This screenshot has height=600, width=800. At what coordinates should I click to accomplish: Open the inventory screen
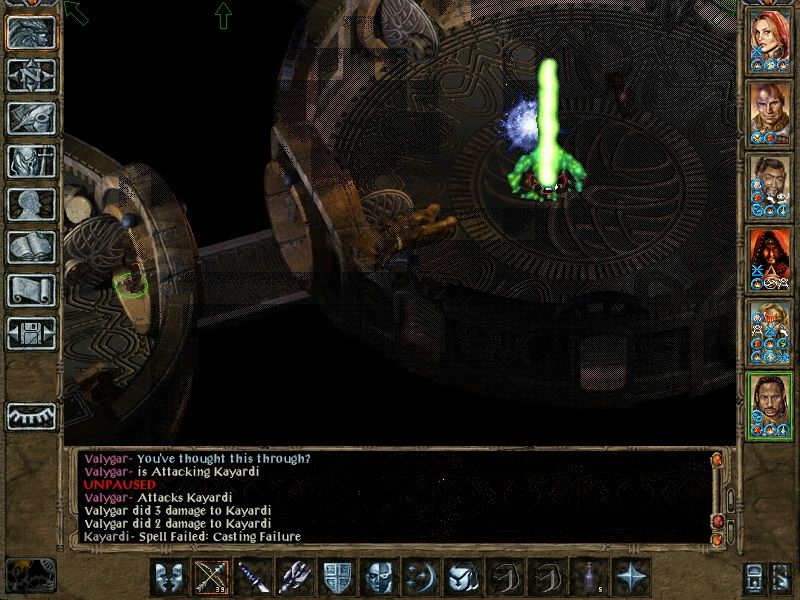31,161
